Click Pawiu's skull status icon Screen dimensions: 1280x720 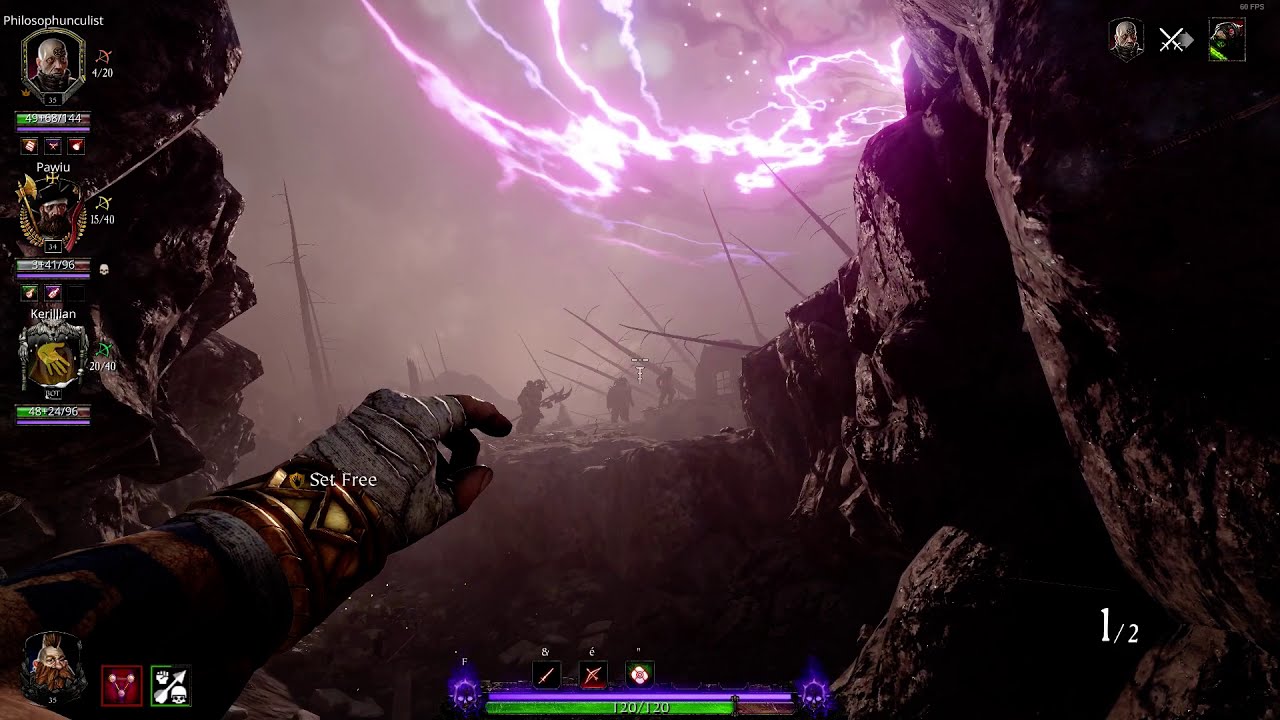point(104,269)
